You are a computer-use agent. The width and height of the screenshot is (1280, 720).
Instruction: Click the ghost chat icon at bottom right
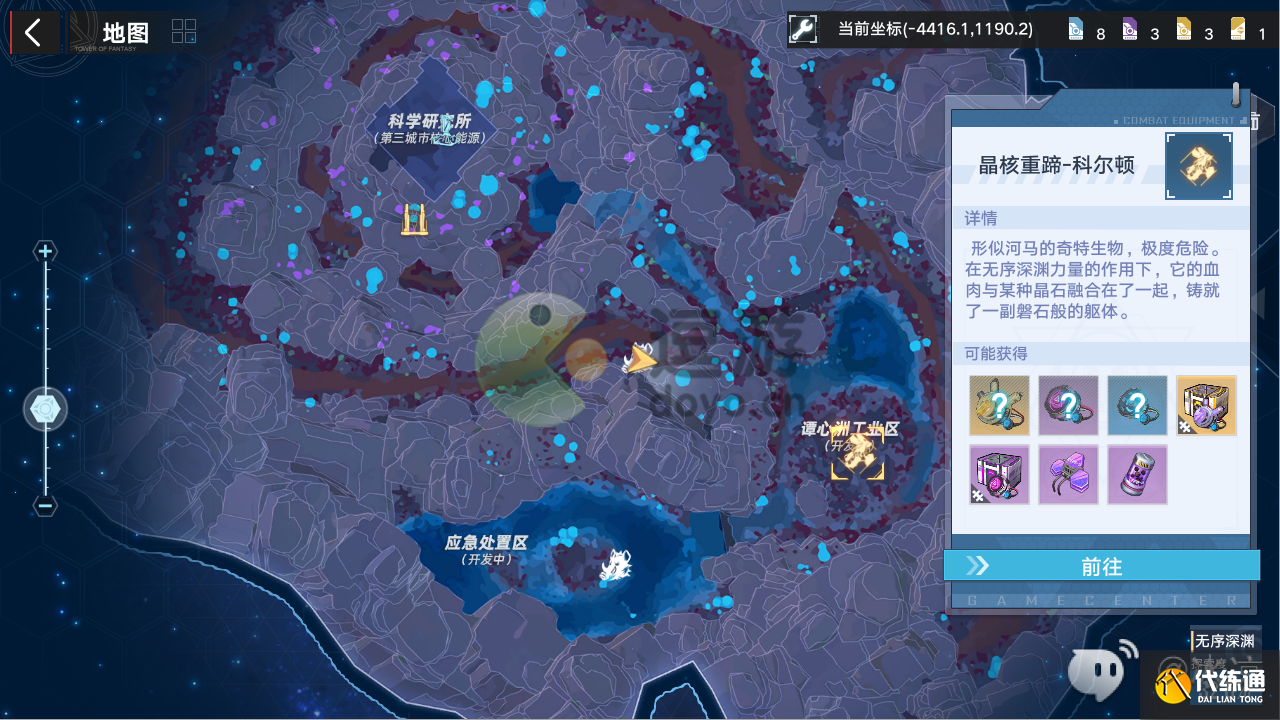1100,671
